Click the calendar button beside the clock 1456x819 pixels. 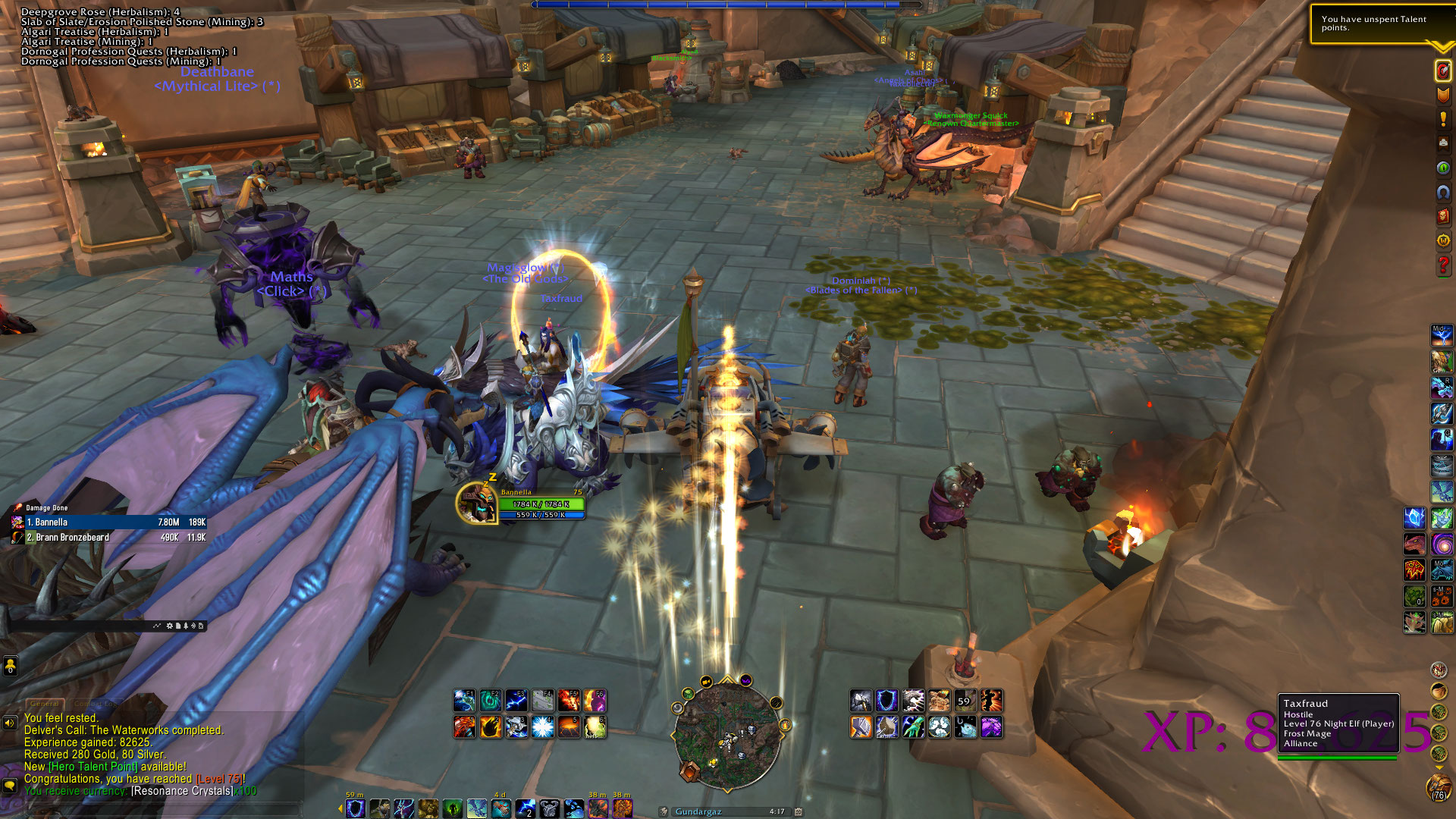pos(798,811)
